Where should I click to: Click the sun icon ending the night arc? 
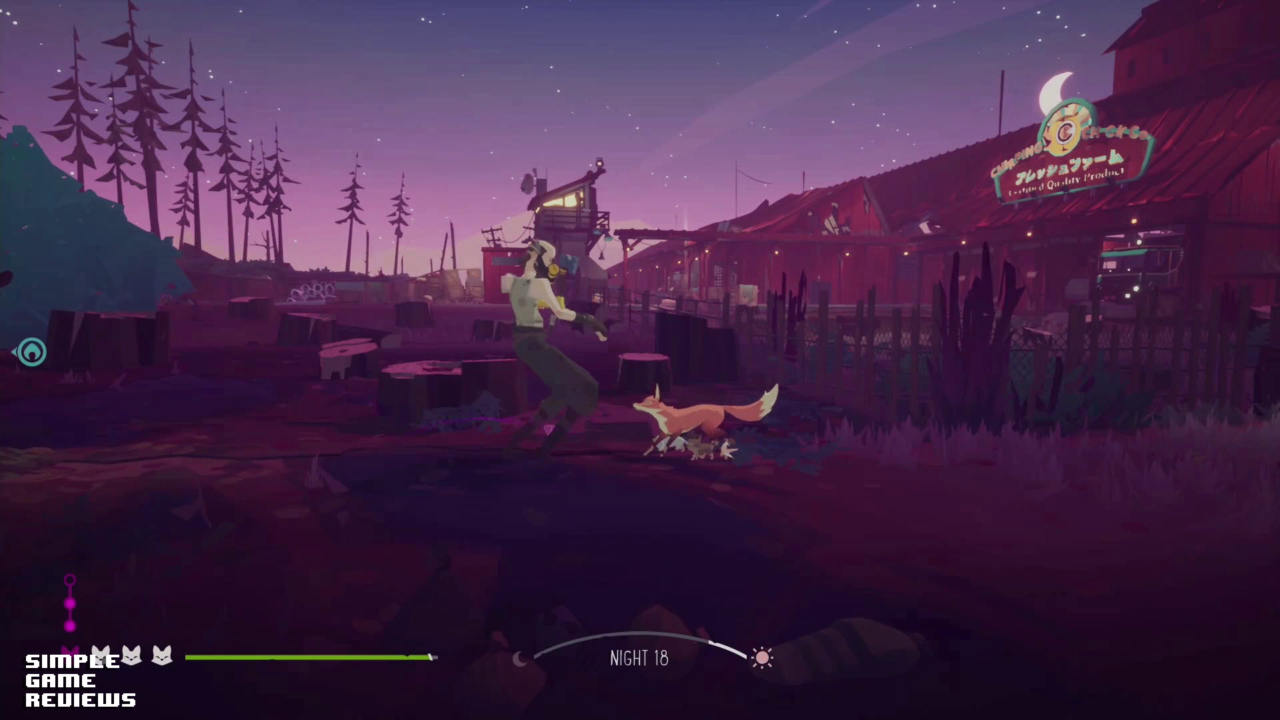[x=762, y=657]
